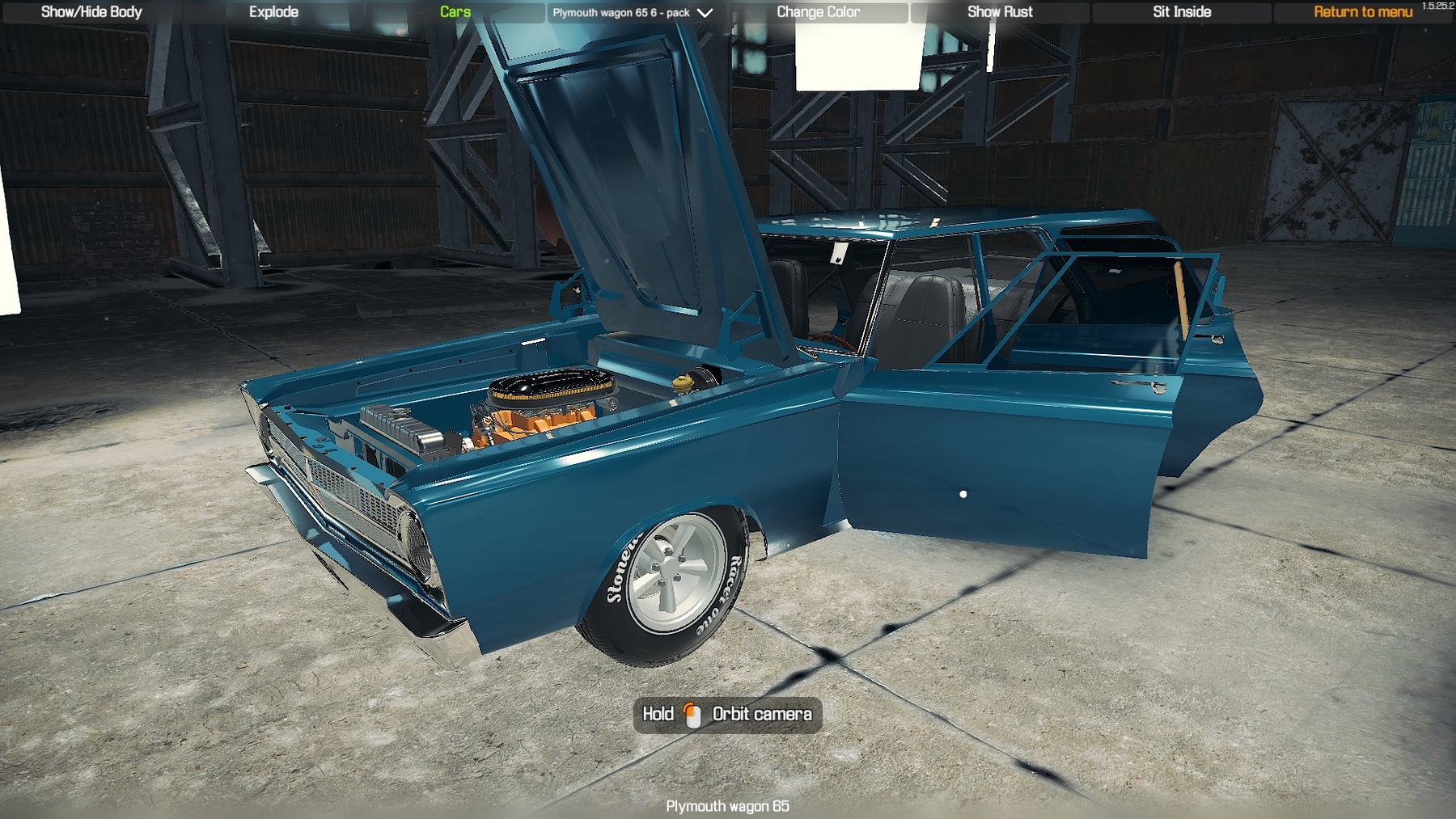Toggle the Show/Hide Body option
1456x819 pixels.
coord(91,12)
